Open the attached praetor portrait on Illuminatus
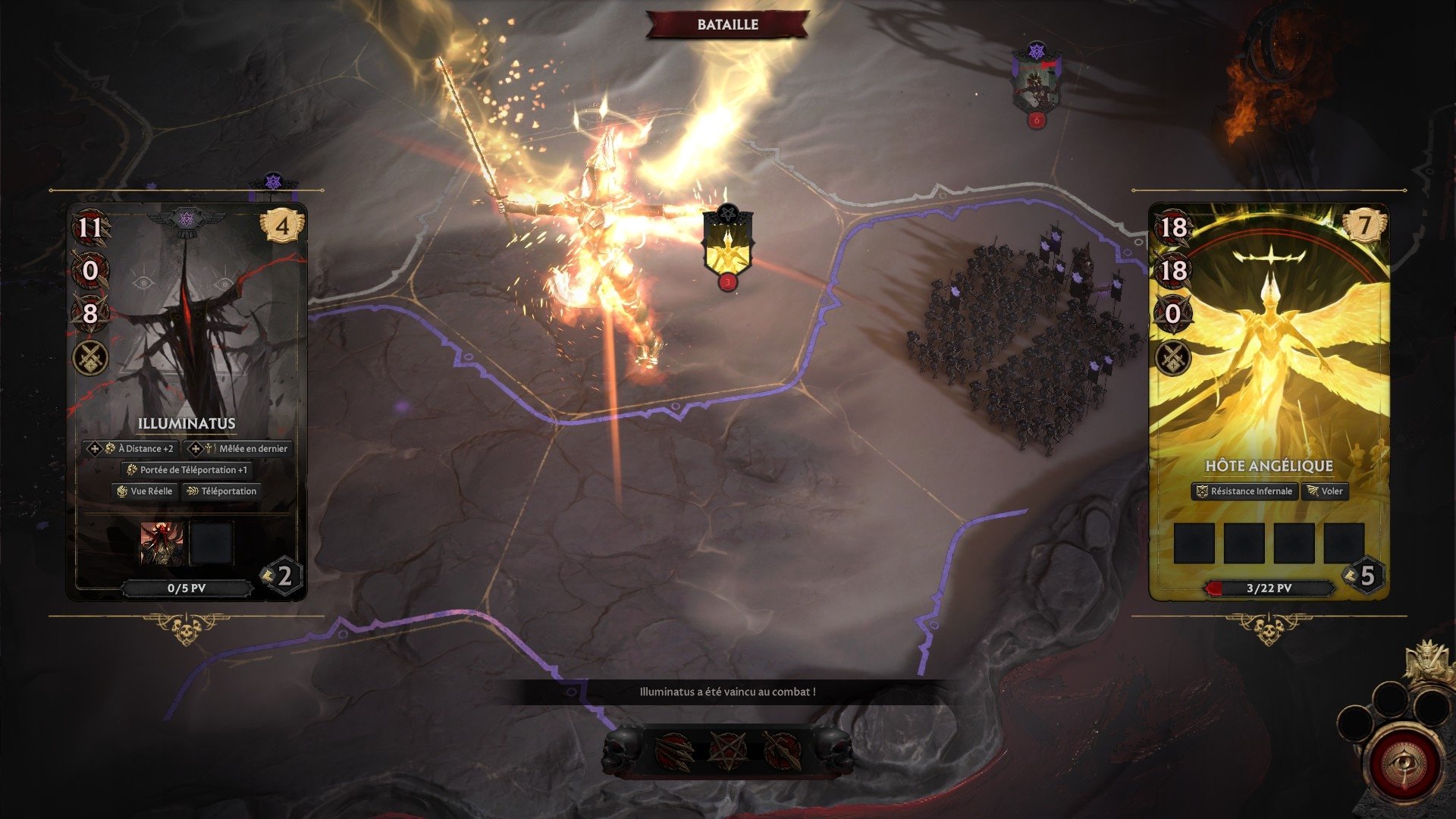The image size is (1456, 819). [x=162, y=543]
